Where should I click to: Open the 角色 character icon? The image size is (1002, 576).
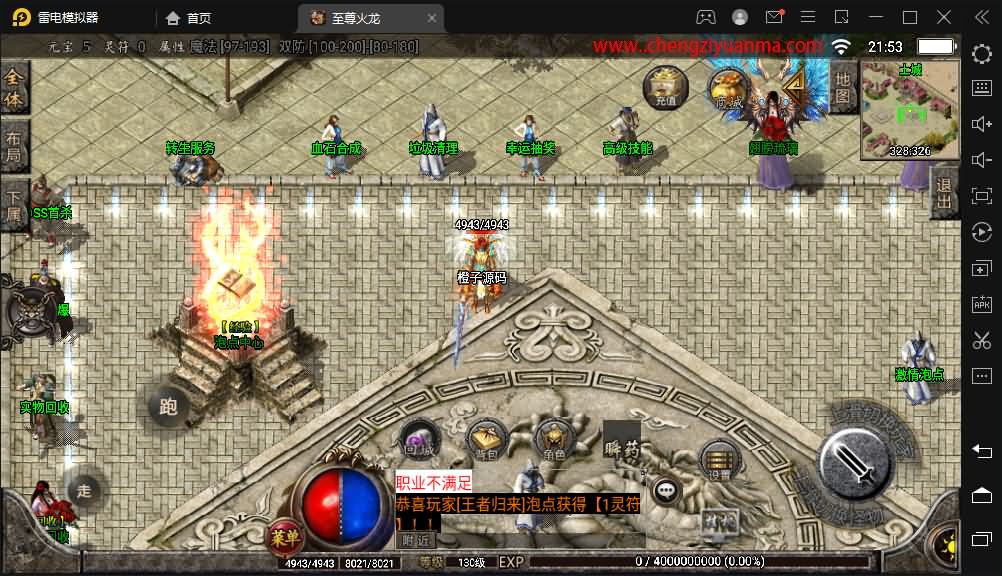553,440
